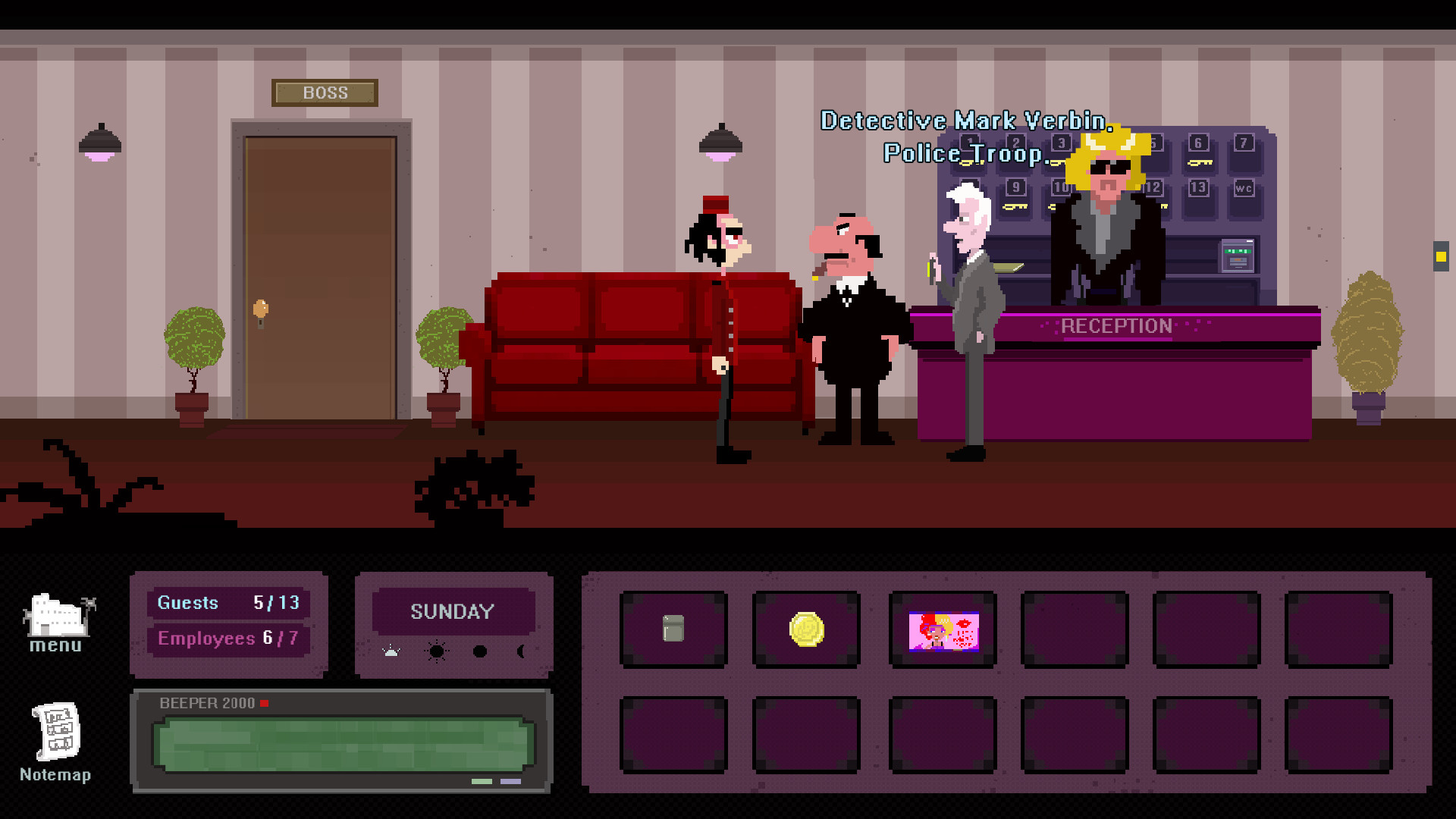Click an empty inventory slot

(x=1075, y=631)
